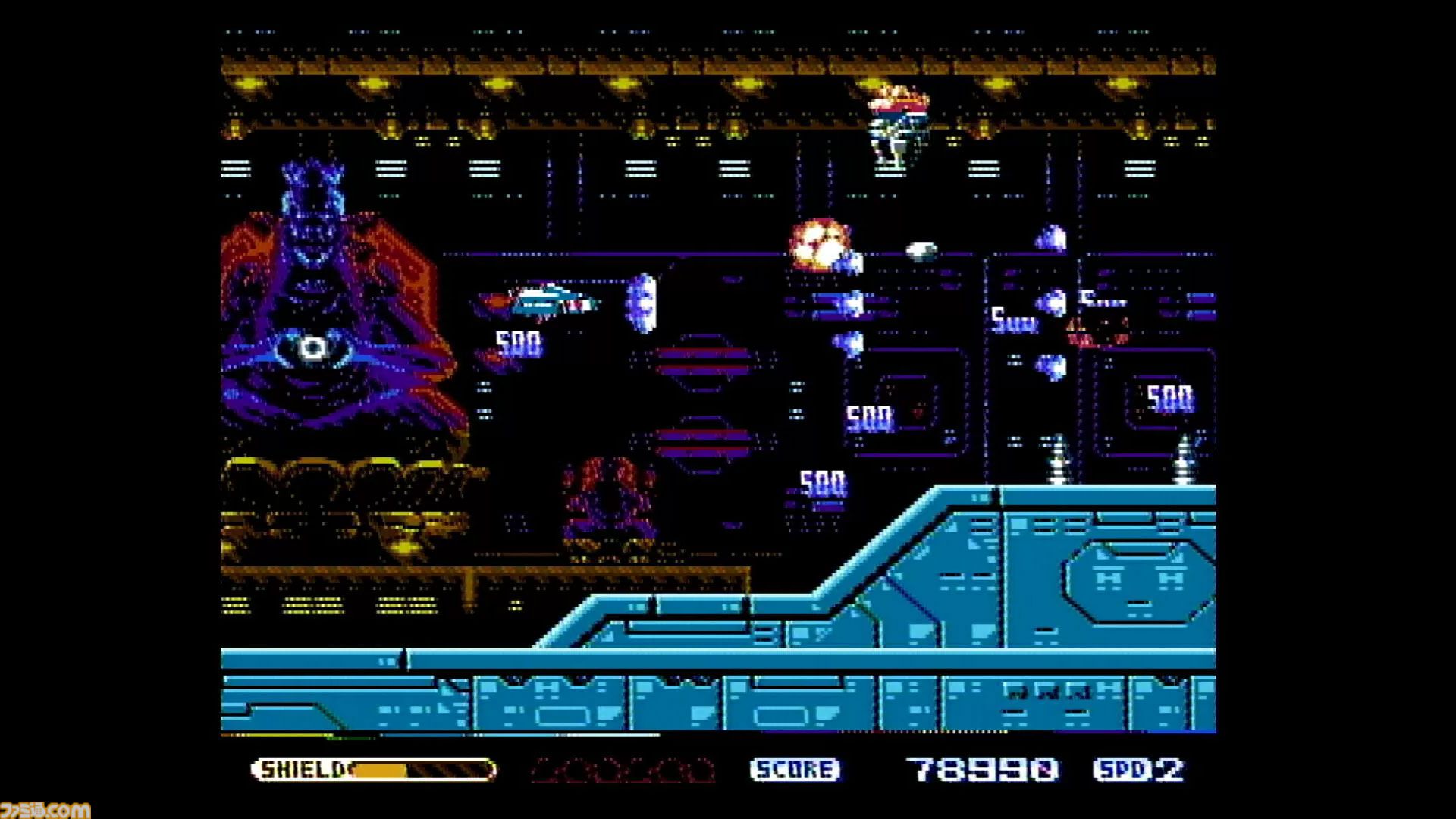Click the yellow shield gauge bar
Screen dimensions: 1456x819
[x=383, y=769]
